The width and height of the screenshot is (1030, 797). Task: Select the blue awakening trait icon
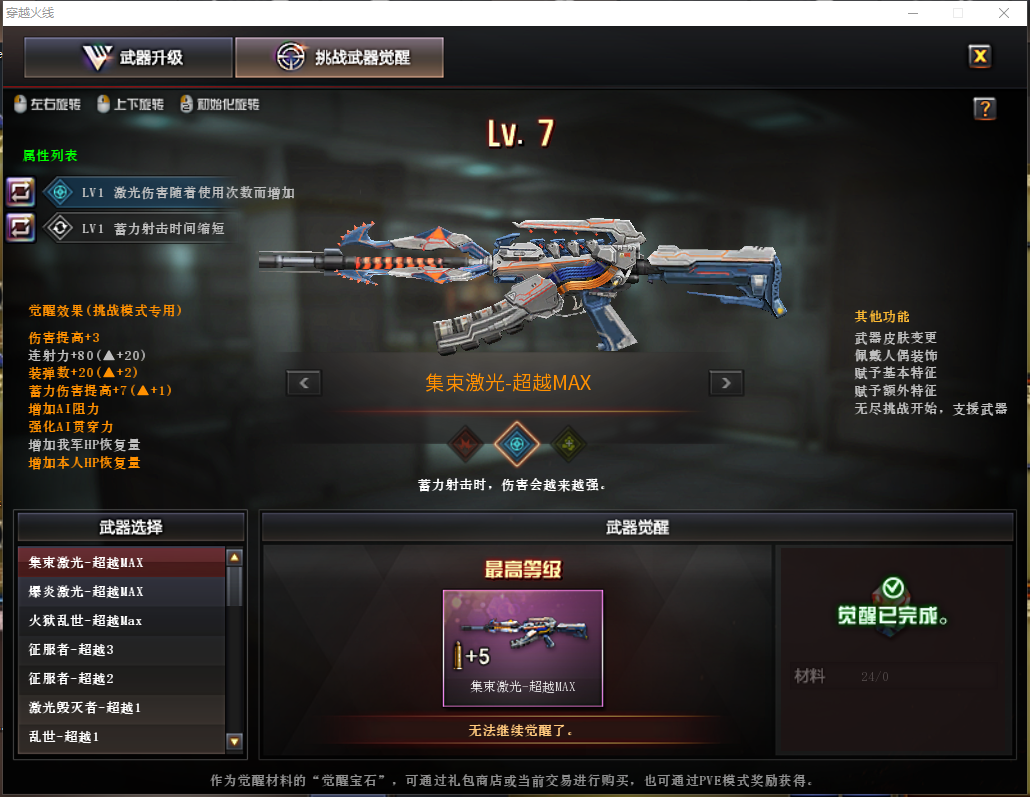click(517, 443)
